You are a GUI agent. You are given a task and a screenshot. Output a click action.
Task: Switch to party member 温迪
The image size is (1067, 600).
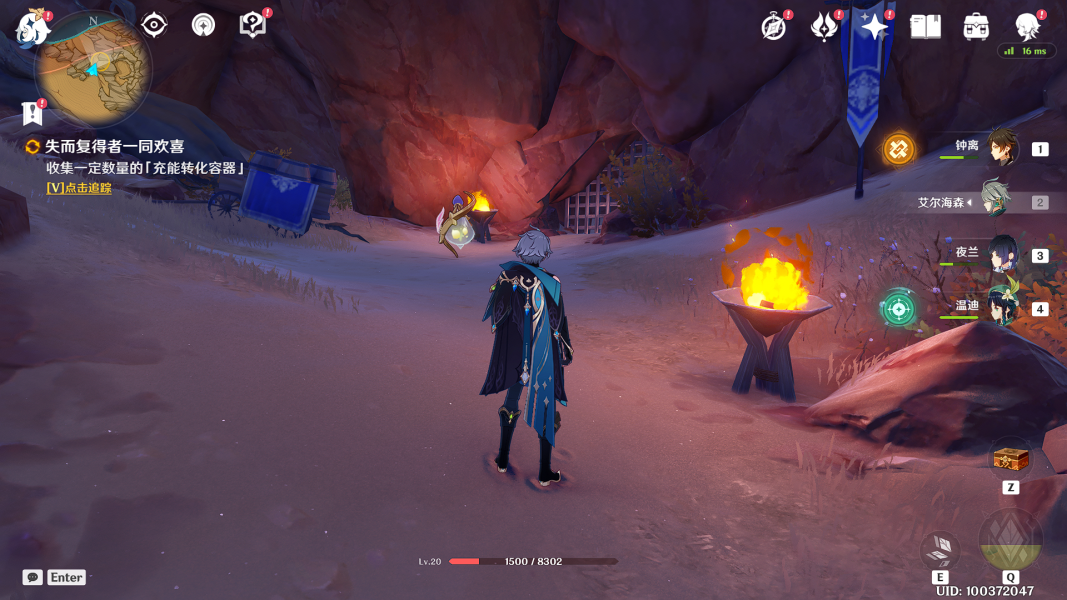click(1001, 308)
